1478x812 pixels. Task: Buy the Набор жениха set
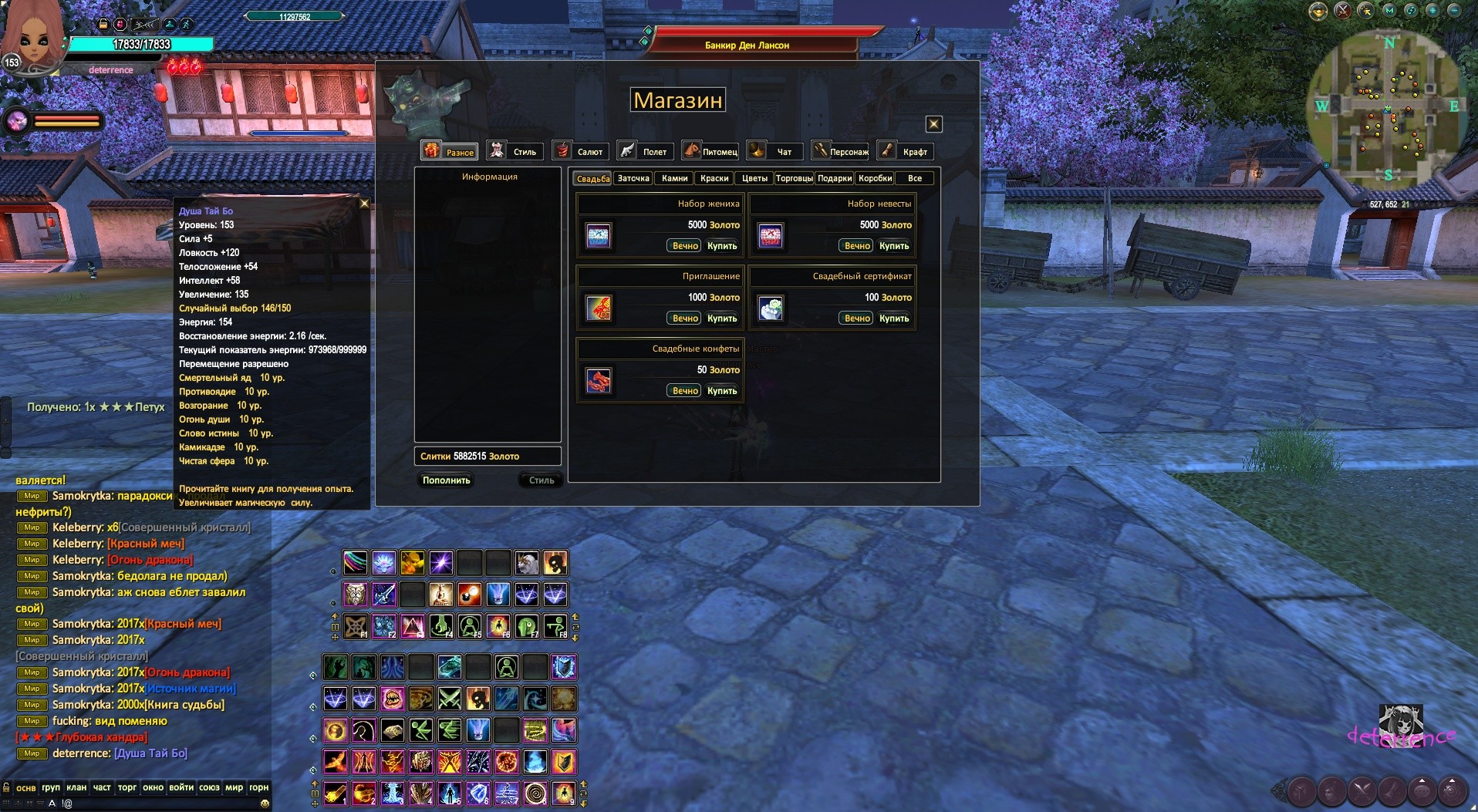pyautogui.click(x=722, y=246)
